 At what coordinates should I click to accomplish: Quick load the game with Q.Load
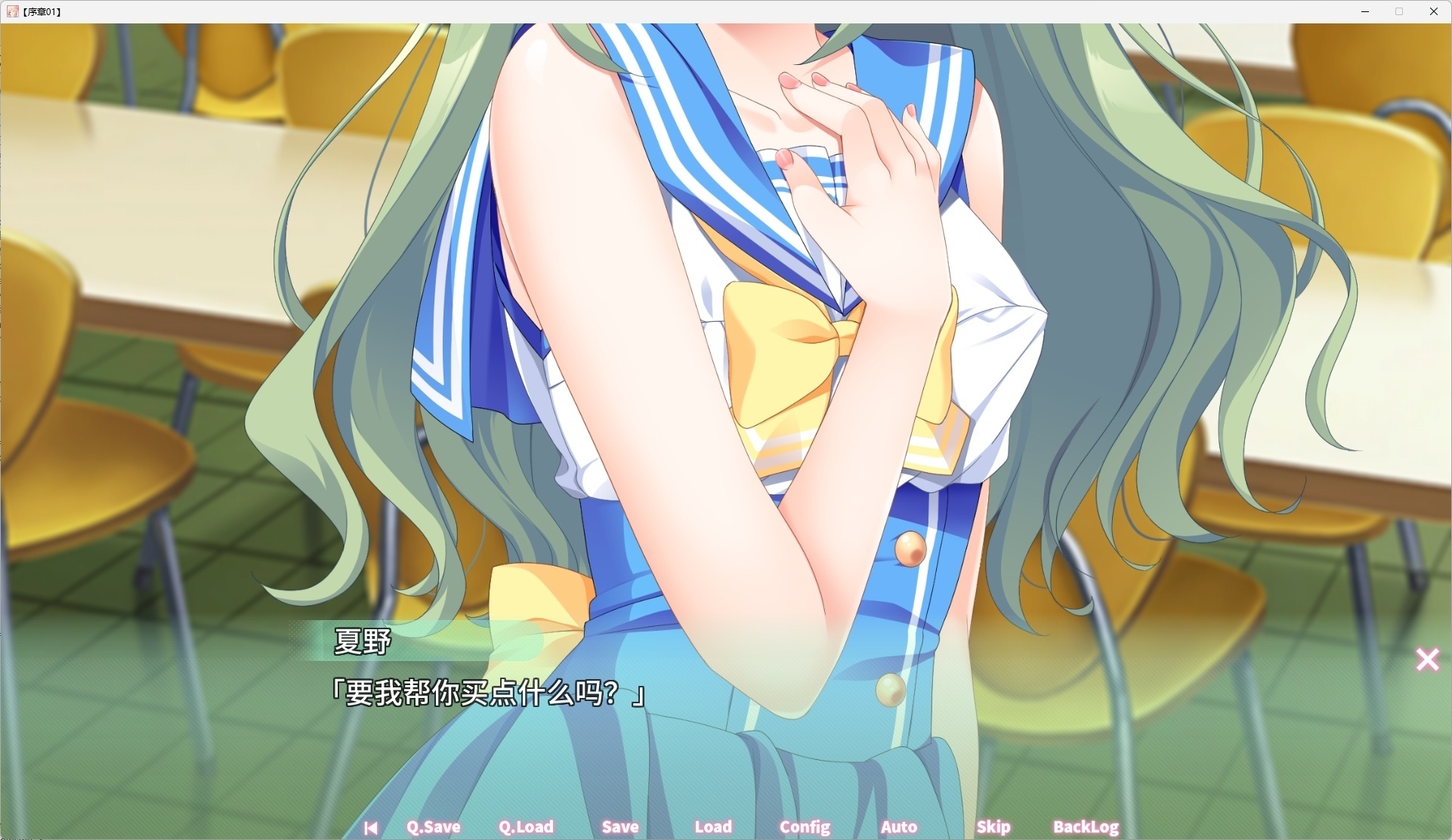pyautogui.click(x=527, y=827)
